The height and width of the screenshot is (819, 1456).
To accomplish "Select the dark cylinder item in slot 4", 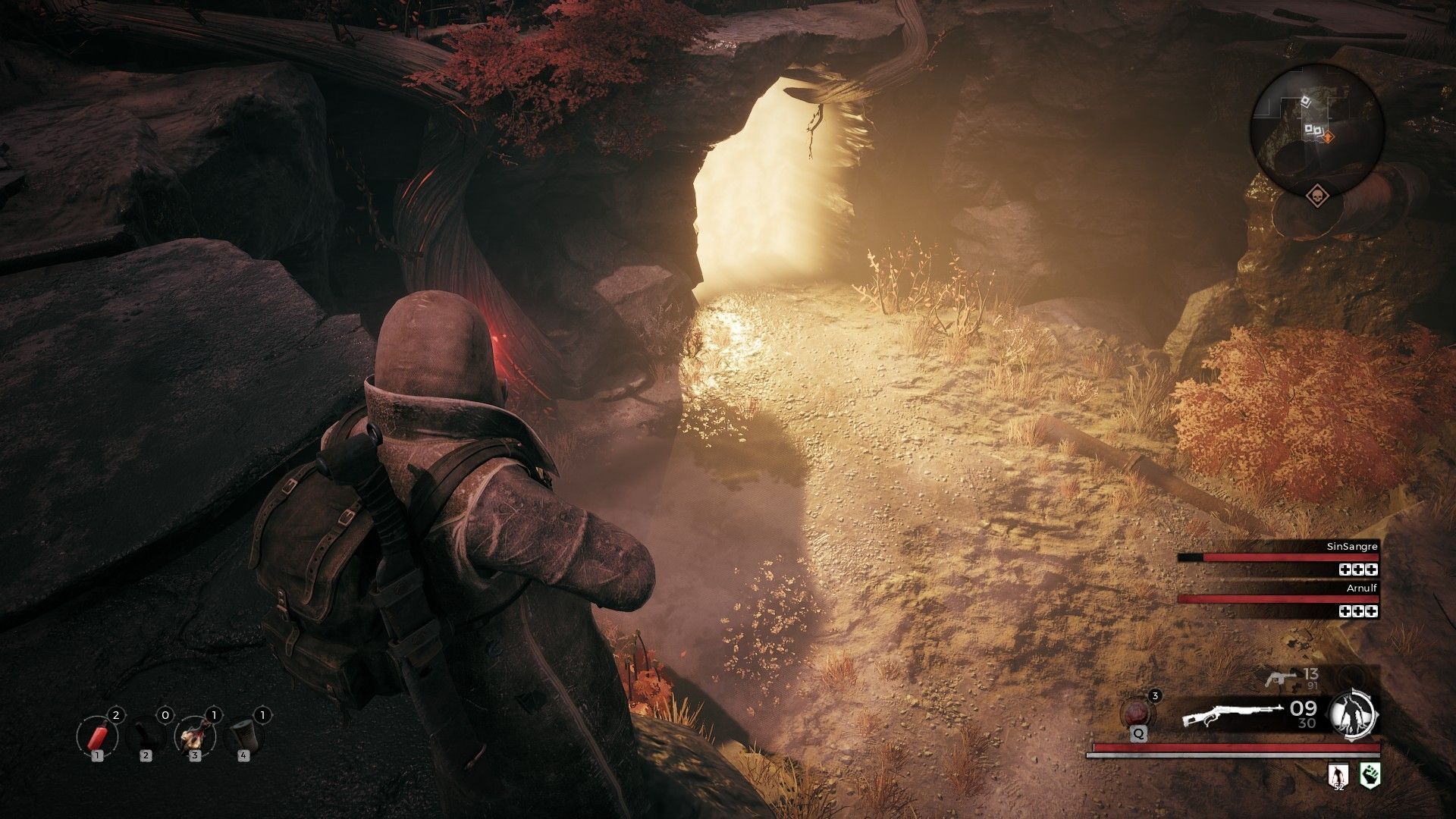I will 243,736.
